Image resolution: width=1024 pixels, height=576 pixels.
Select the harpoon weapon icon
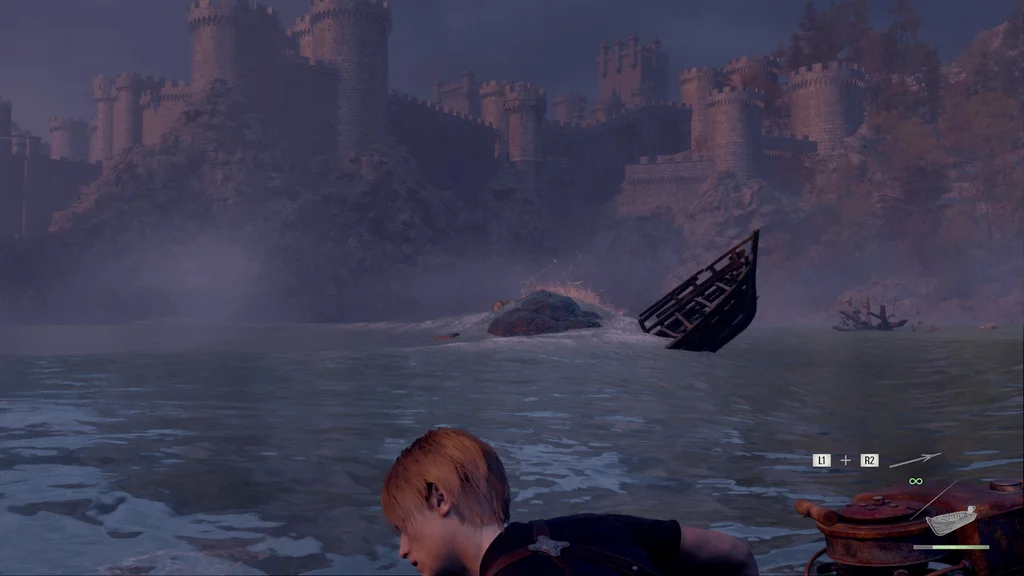[x=914, y=460]
